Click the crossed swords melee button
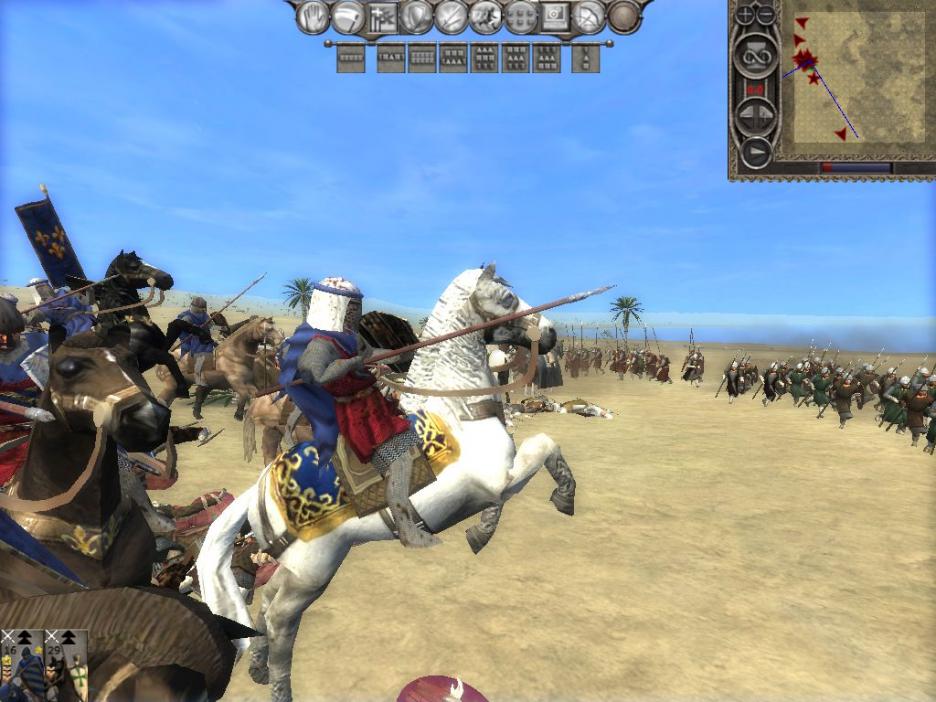This screenshot has width=936, height=702. pos(452,17)
